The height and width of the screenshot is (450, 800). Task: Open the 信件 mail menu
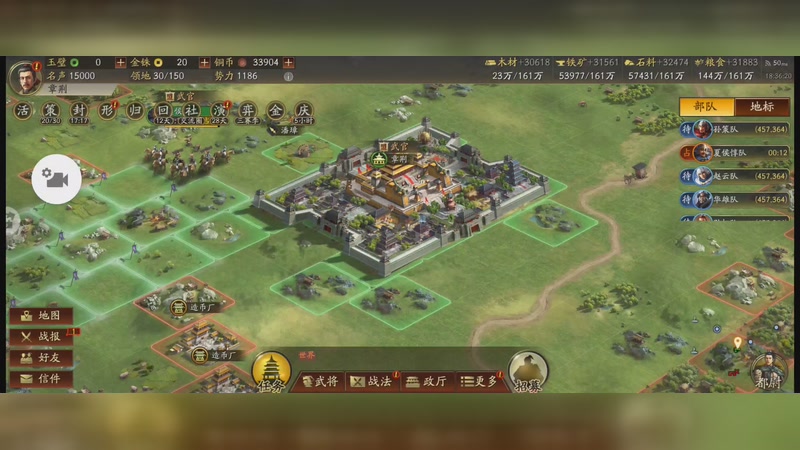pos(41,379)
